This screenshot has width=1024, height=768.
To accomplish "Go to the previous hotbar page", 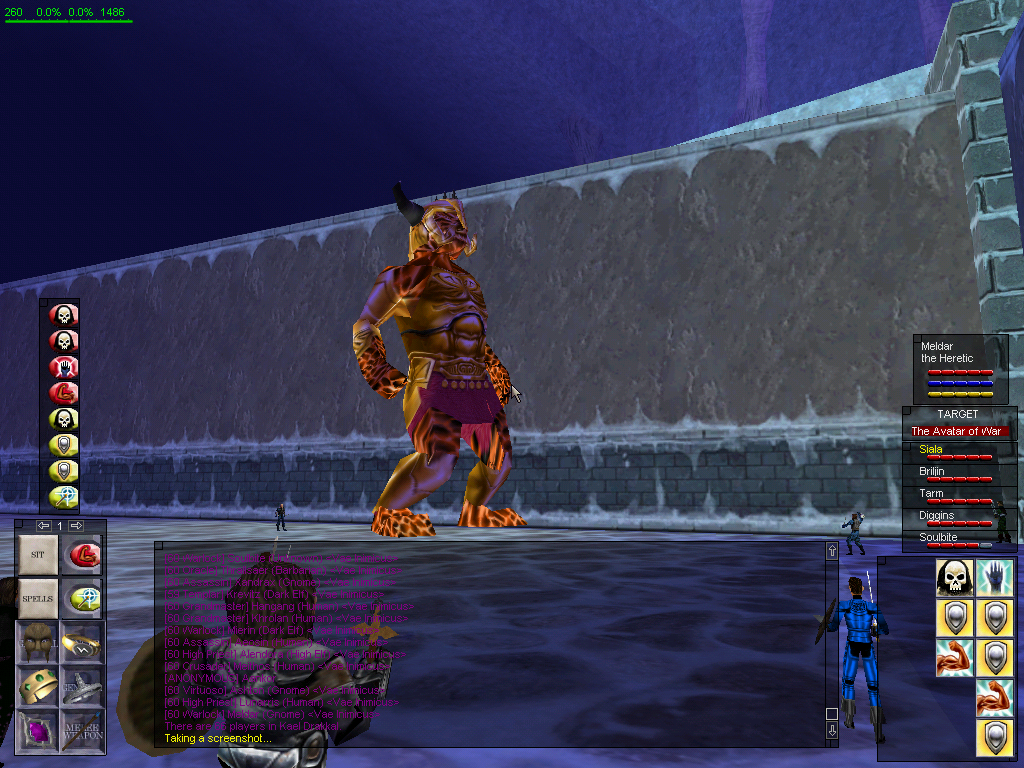I will point(43,526).
